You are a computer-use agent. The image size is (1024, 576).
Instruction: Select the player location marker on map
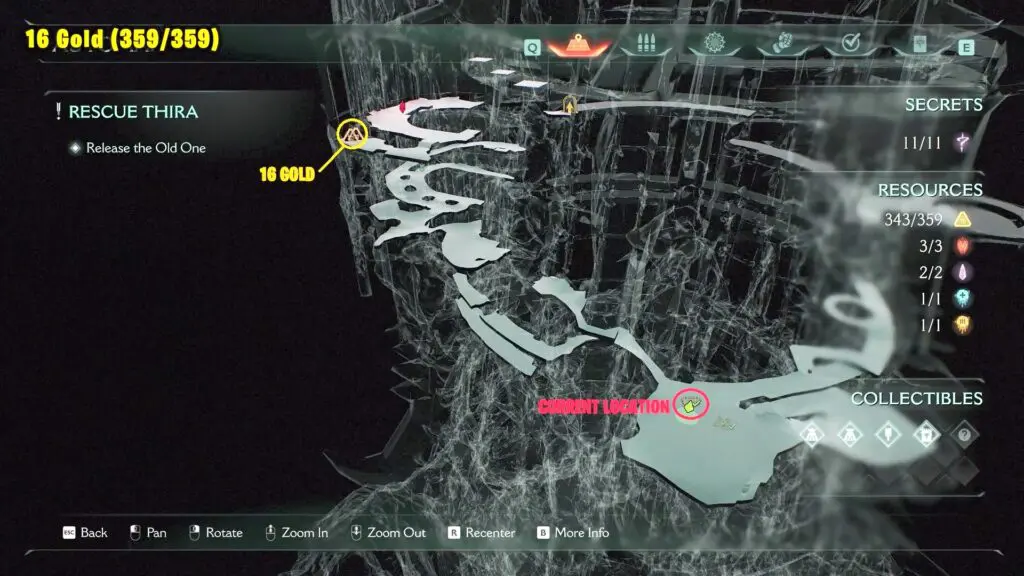tap(691, 404)
